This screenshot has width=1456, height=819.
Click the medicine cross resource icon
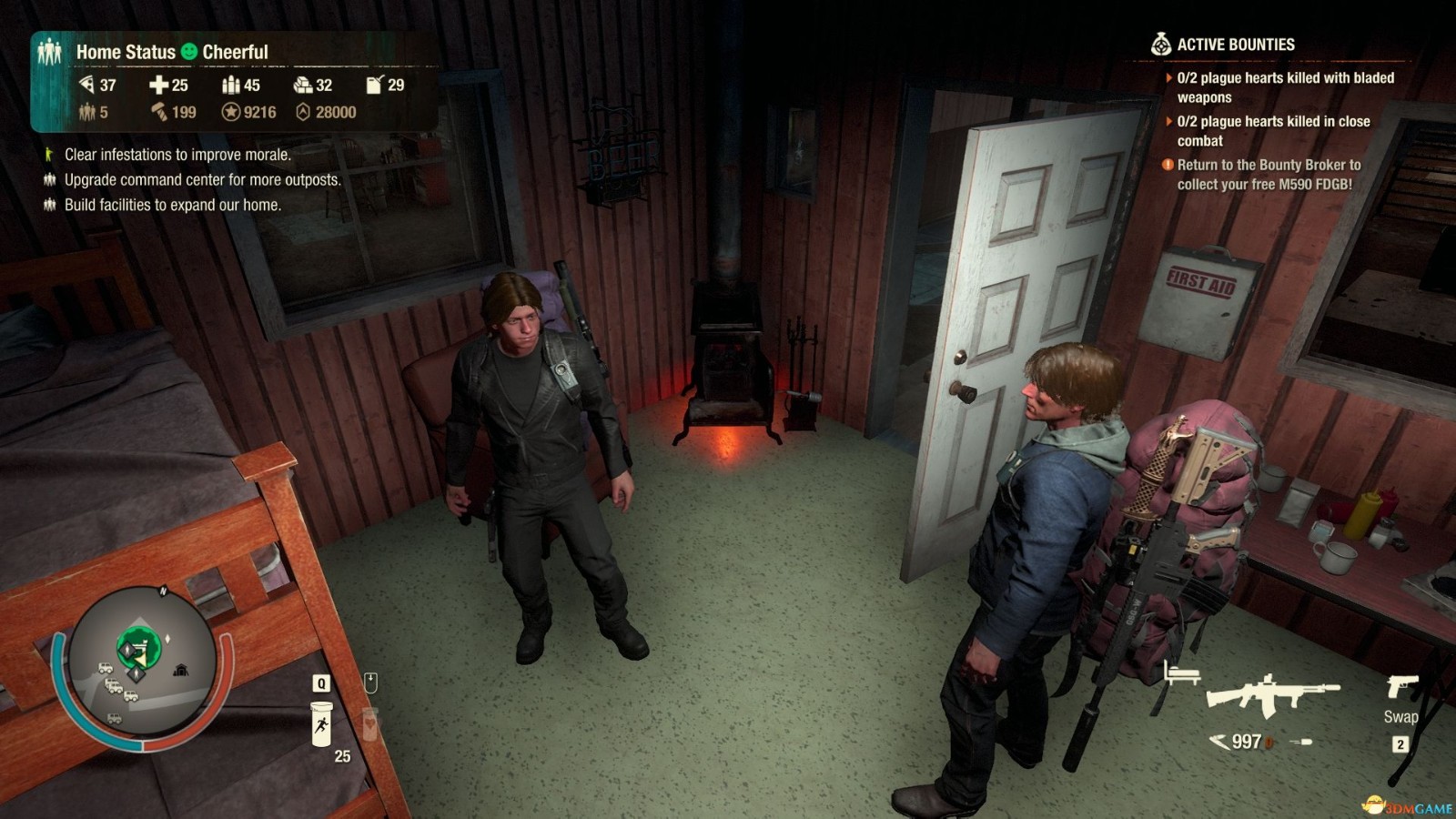[158, 85]
